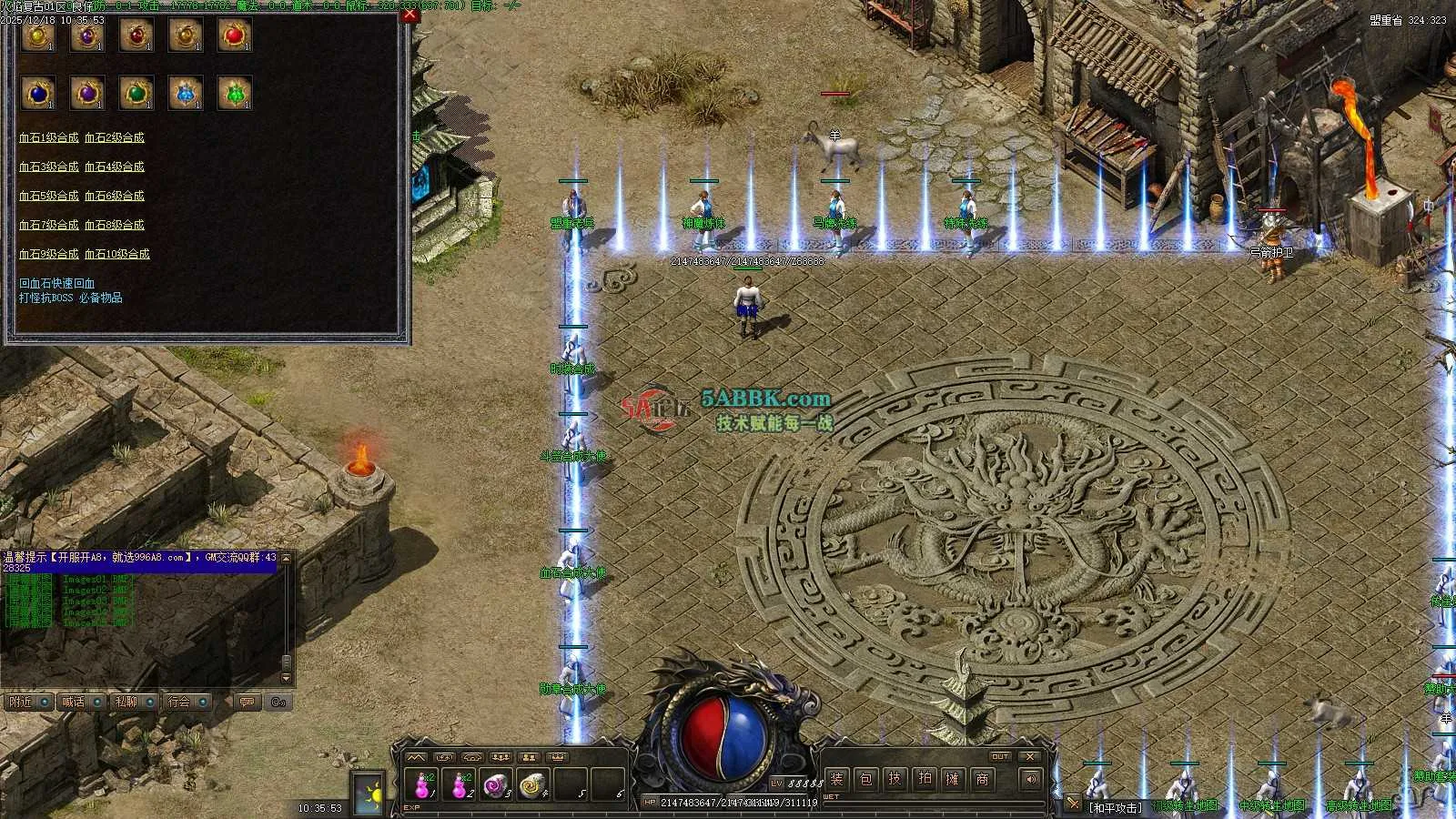1456x819 pixels.
Task: Toggle the 行会 guild chat channel
Action: pyautogui.click(x=184, y=702)
